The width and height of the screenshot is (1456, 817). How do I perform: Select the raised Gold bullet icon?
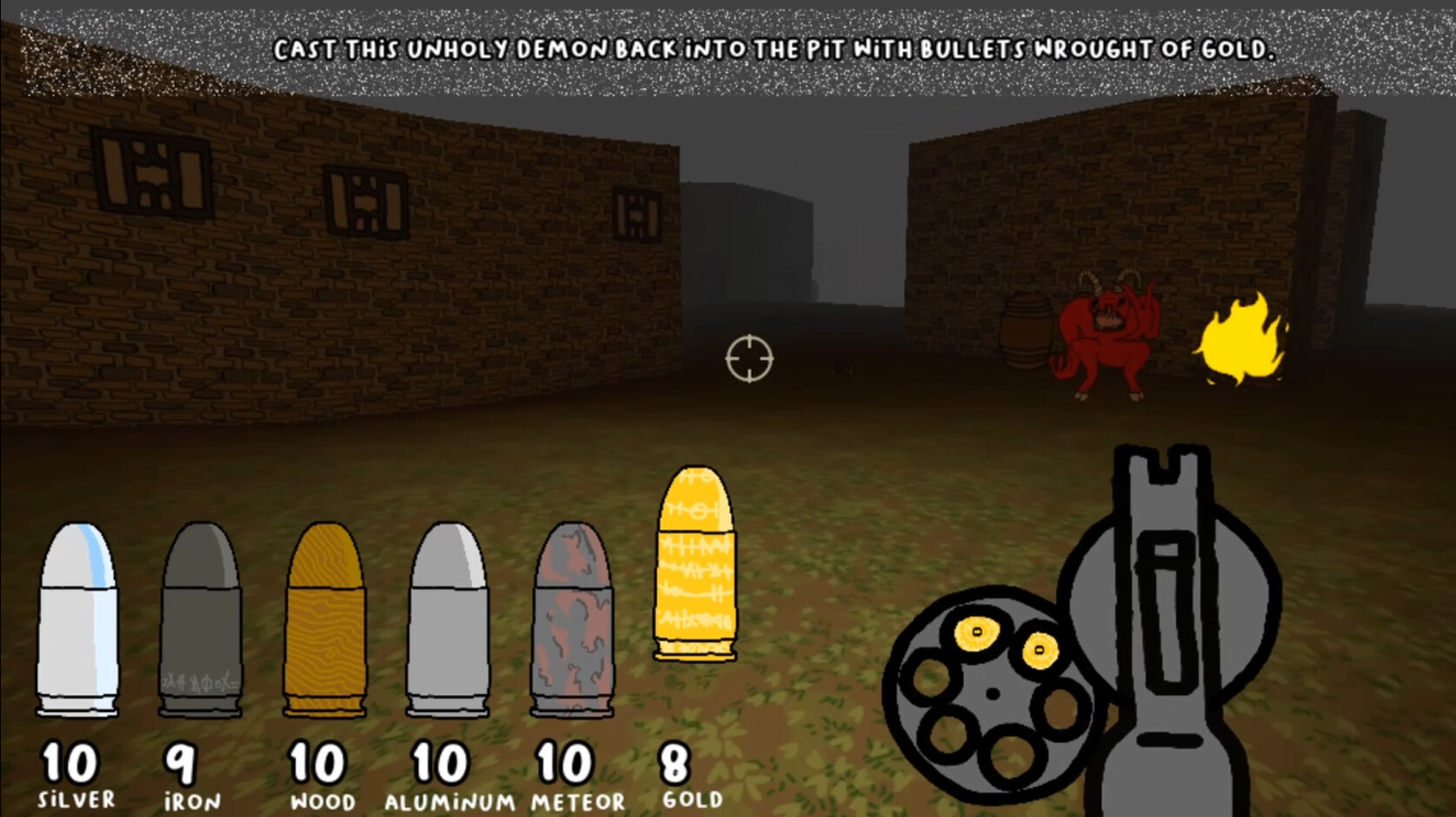pyautogui.click(x=695, y=565)
